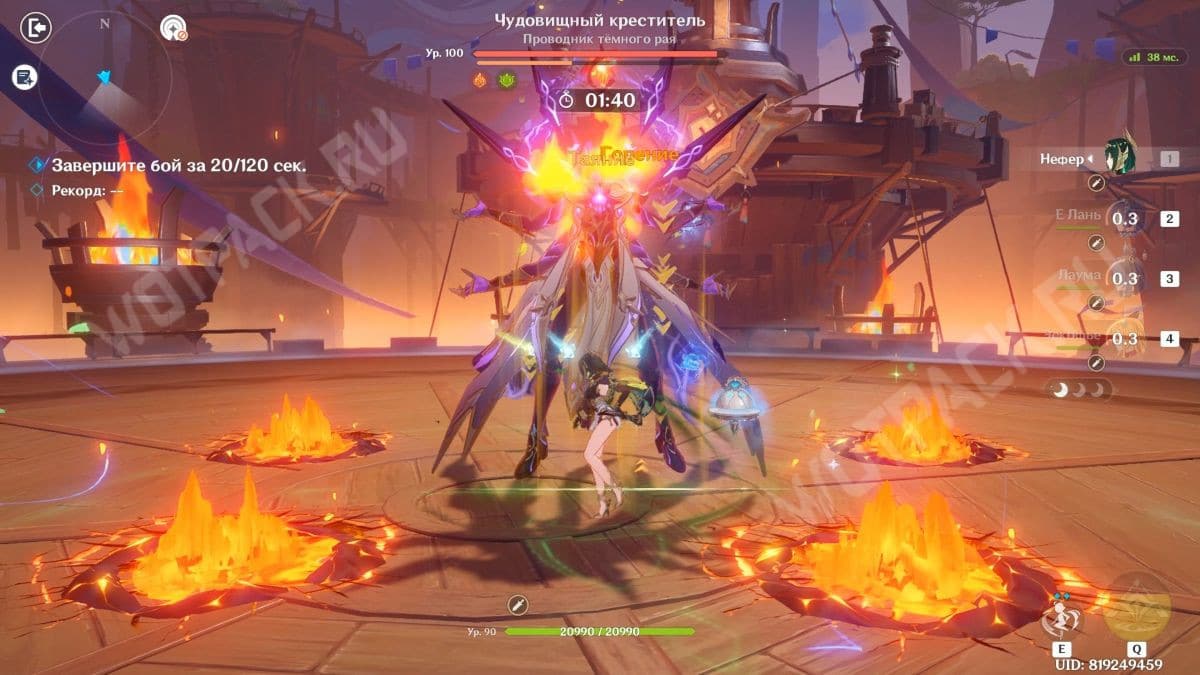
Task: Click the radar signal icon beside the minimap
Action: [x=174, y=28]
